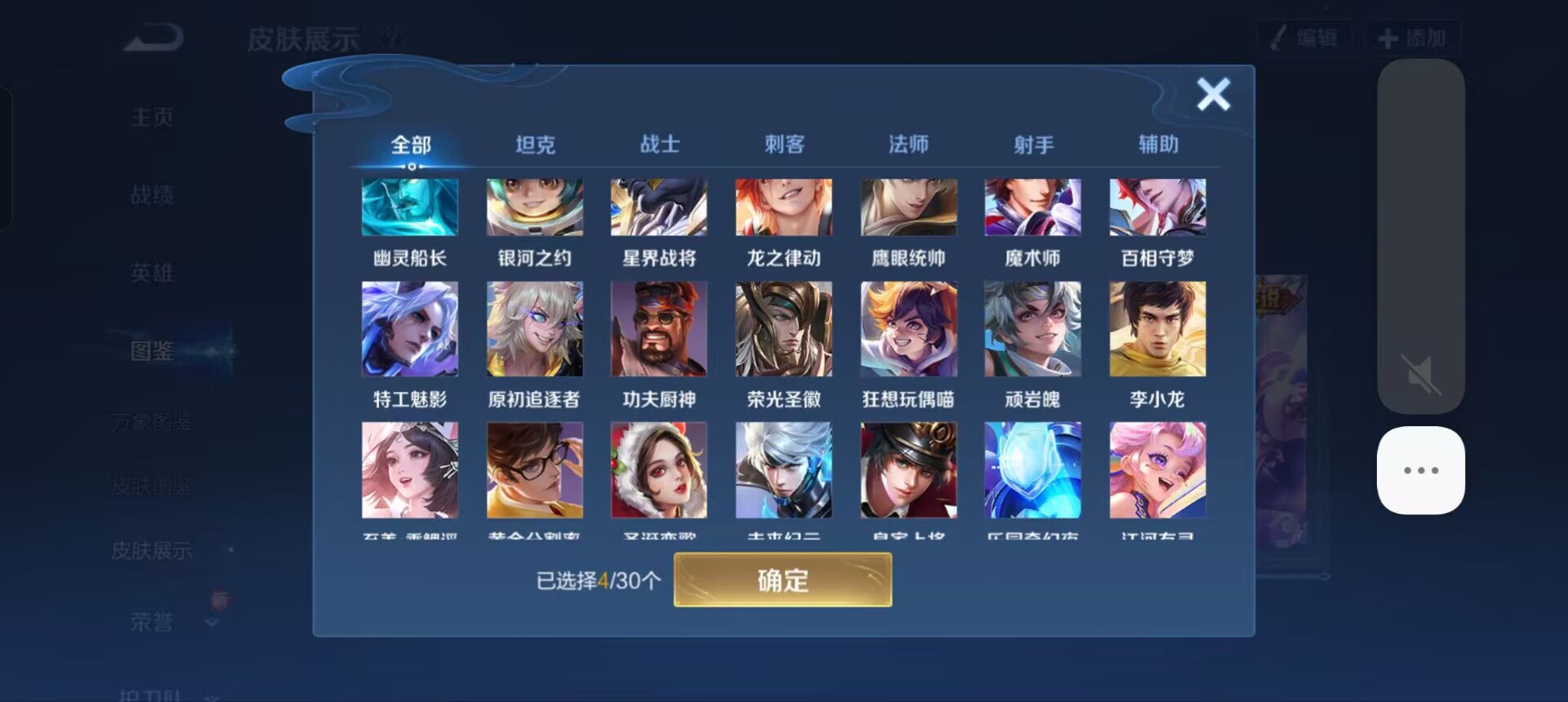Click the back arrow to exit this screen
This screenshot has height=702, width=1568.
pos(151,37)
